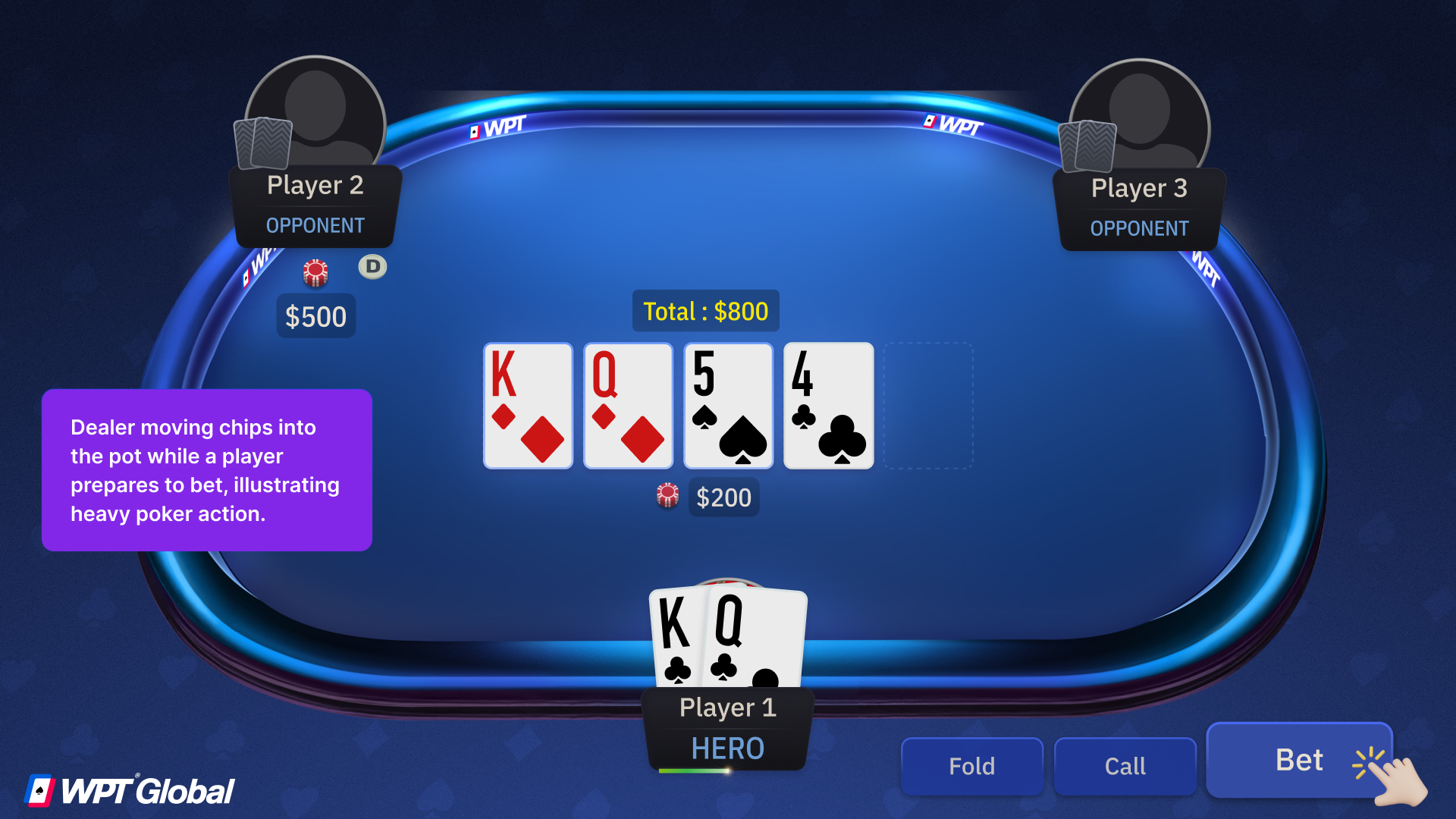This screenshot has height=819, width=1456.
Task: Click the empty river card slot
Action: coord(928,405)
